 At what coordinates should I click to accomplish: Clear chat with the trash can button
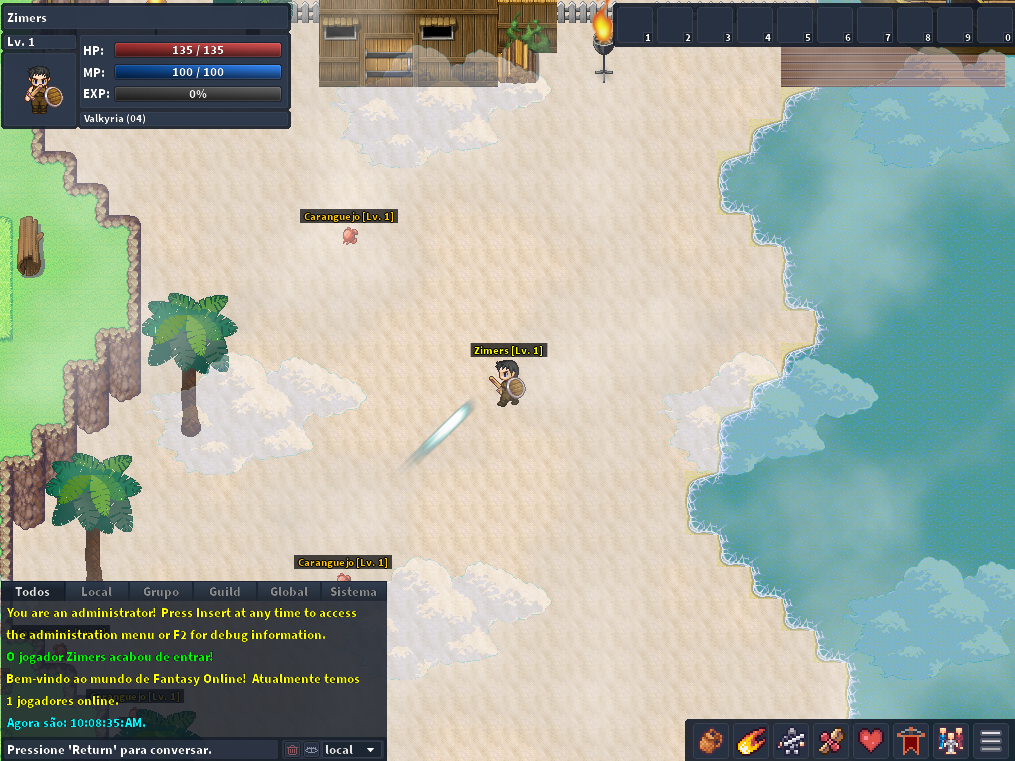pos(293,750)
